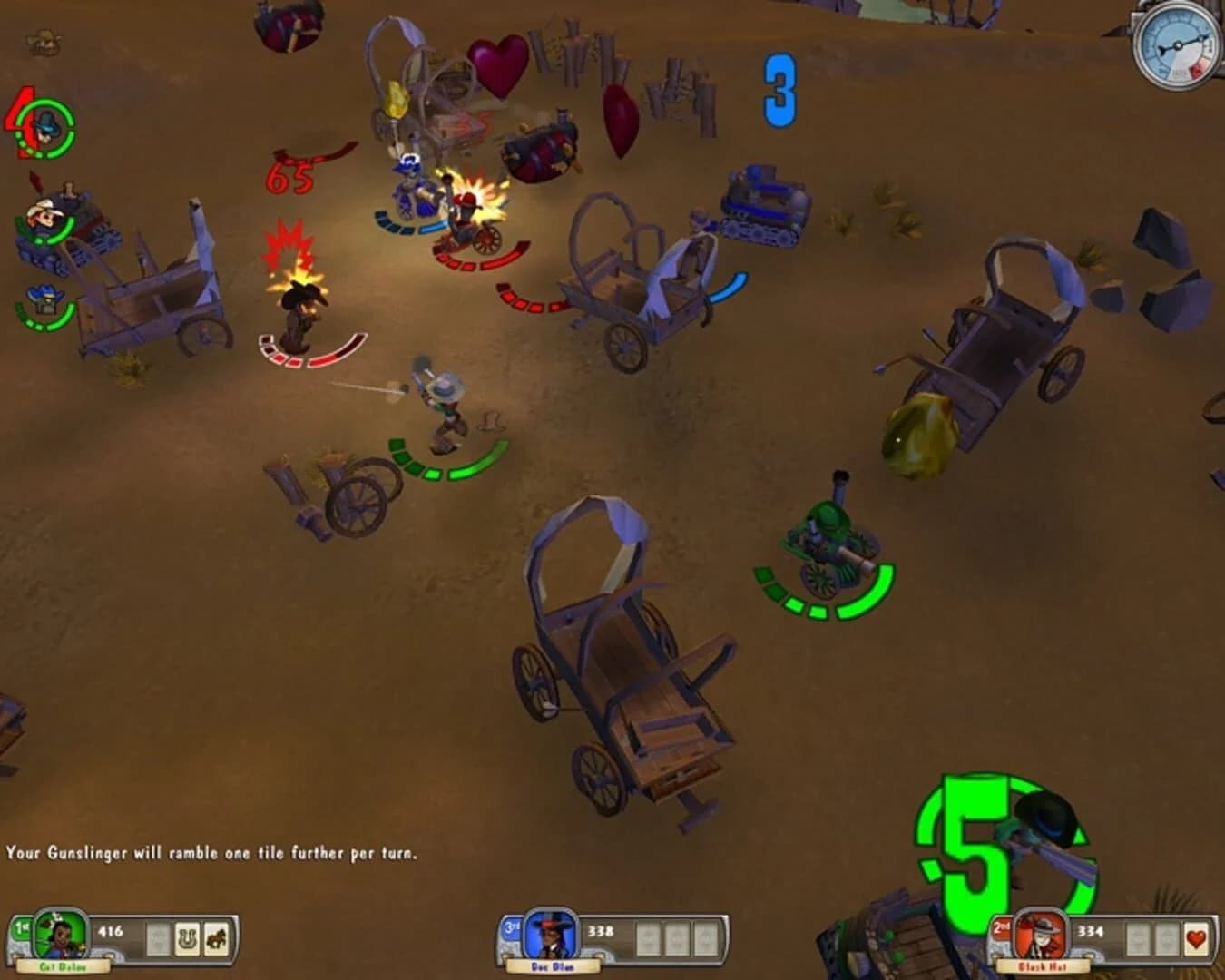Play the heart card in Black Hat's slot
The height and width of the screenshot is (980, 1225).
tap(1195, 936)
